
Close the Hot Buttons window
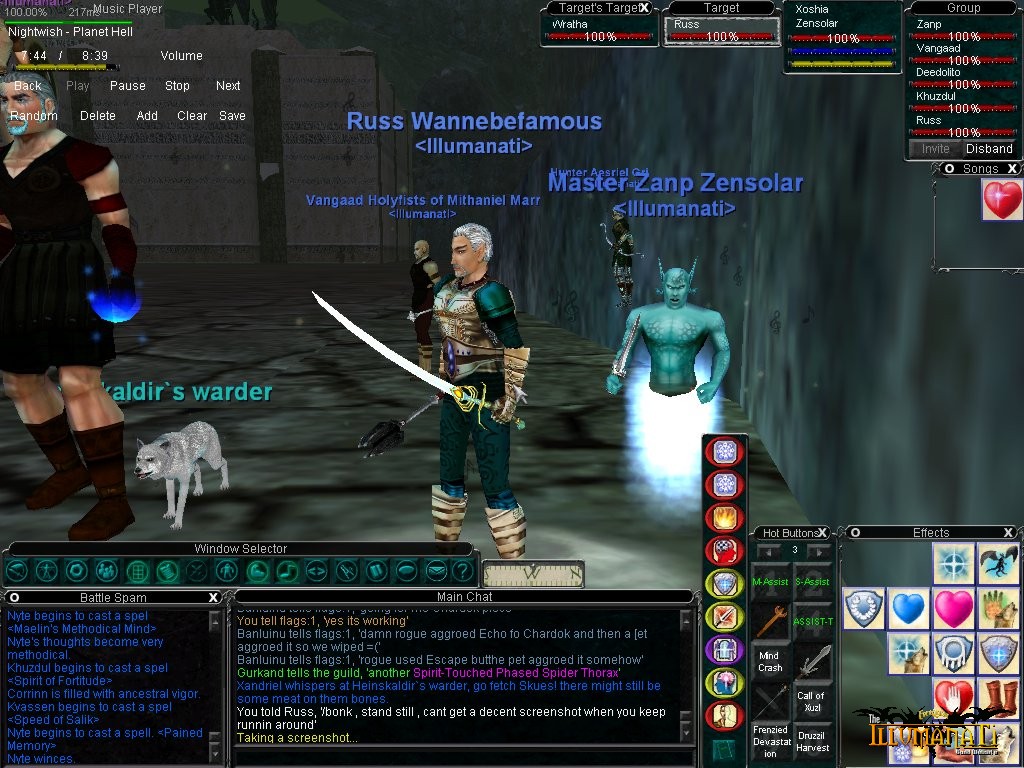coord(823,533)
